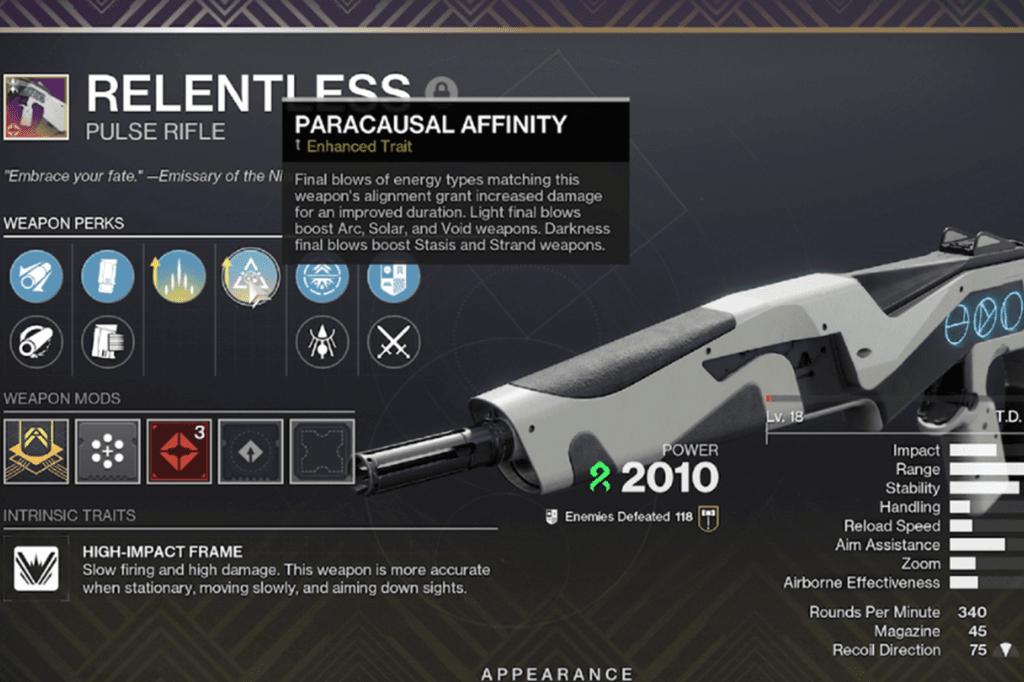Viewport: 1024px width, 682px height.
Task: Pick the unselected magazine perk with bullets
Action: (x=107, y=343)
